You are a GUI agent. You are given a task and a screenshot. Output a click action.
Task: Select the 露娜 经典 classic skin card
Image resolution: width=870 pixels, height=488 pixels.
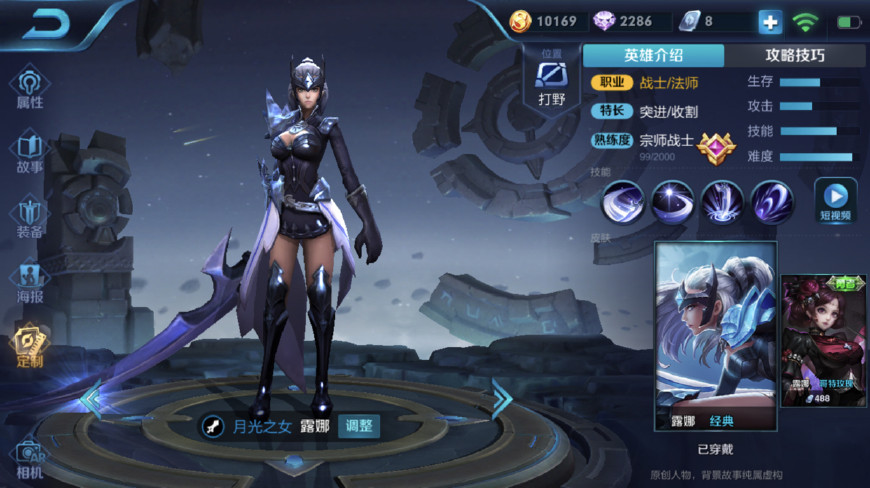click(x=715, y=335)
